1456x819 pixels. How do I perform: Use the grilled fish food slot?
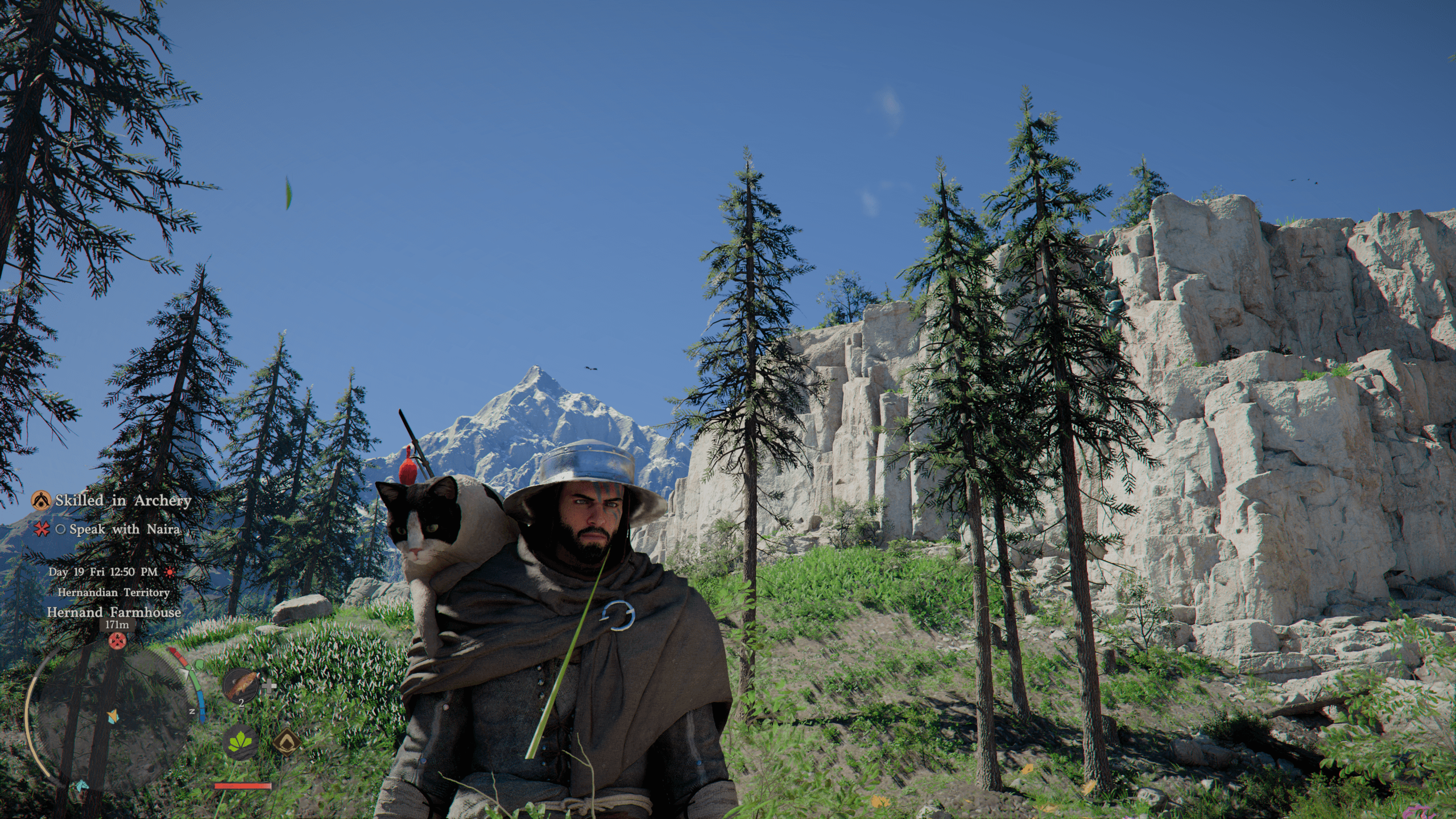coord(241,686)
